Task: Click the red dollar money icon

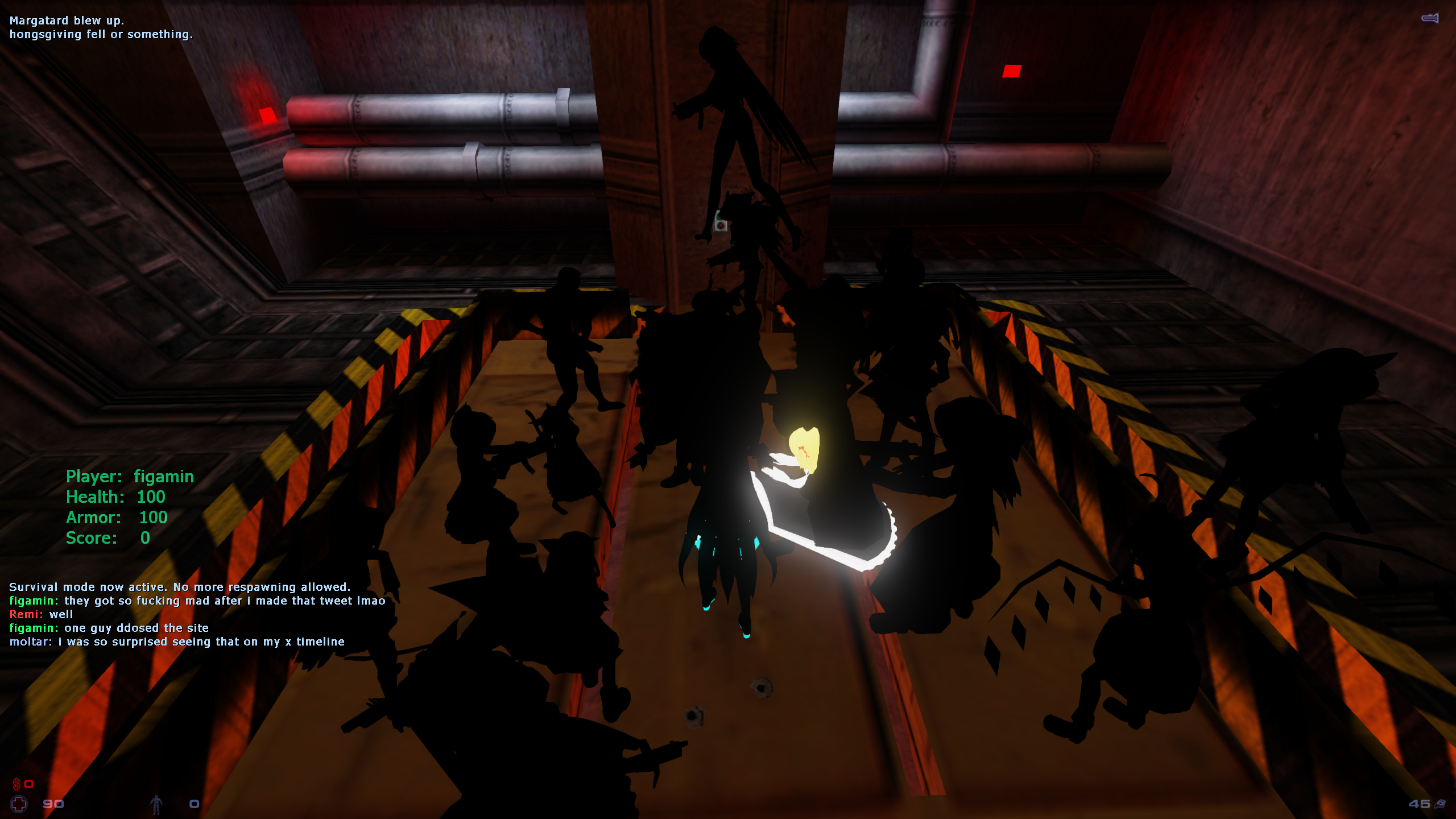Action: point(16,784)
